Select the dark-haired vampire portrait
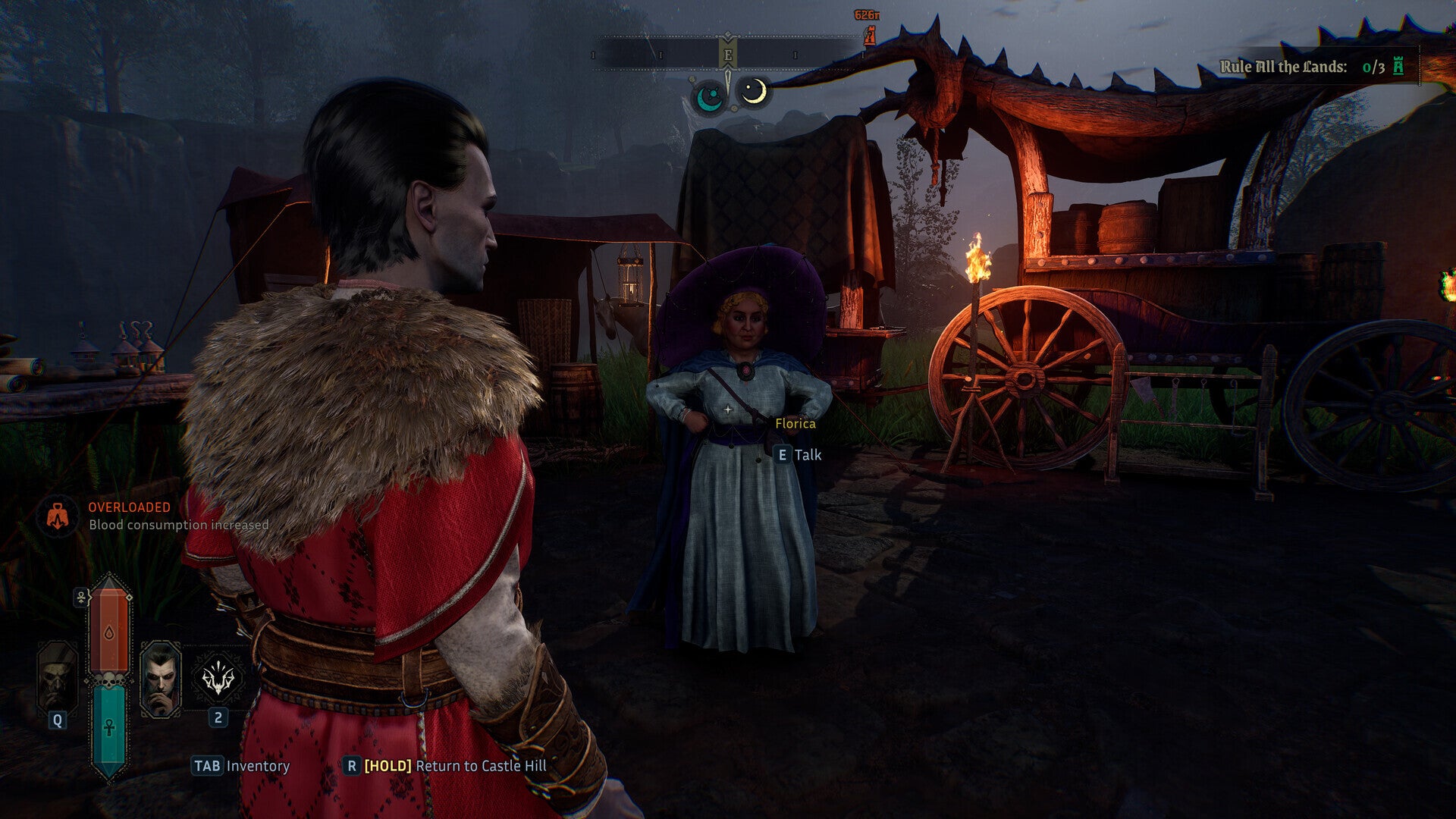The height and width of the screenshot is (819, 1456). coord(161,679)
